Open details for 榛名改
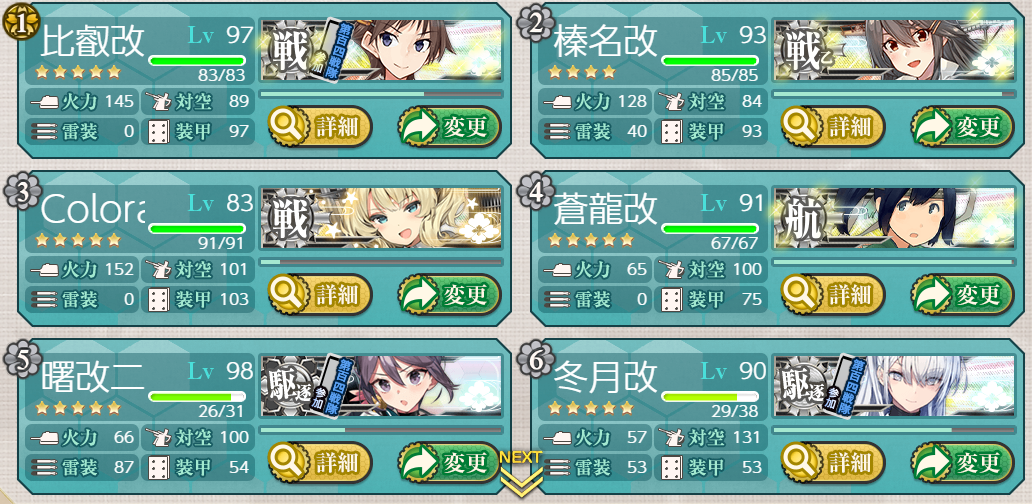Viewport: 1032px width, 504px height. point(834,127)
